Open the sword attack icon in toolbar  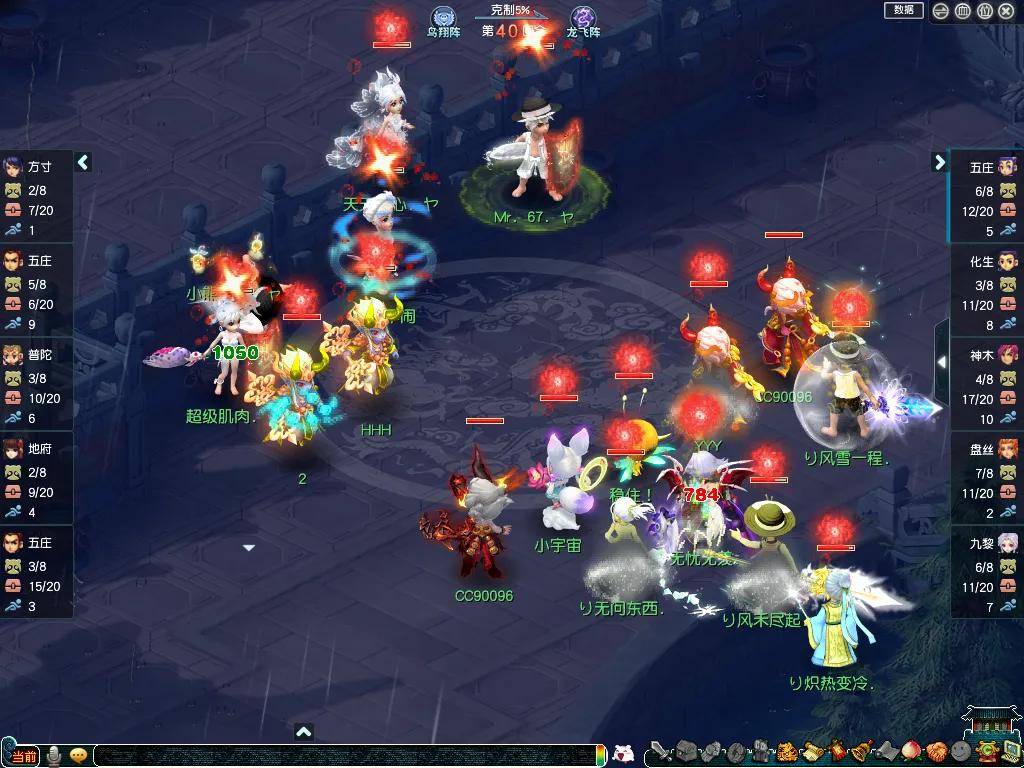pyautogui.click(x=660, y=752)
